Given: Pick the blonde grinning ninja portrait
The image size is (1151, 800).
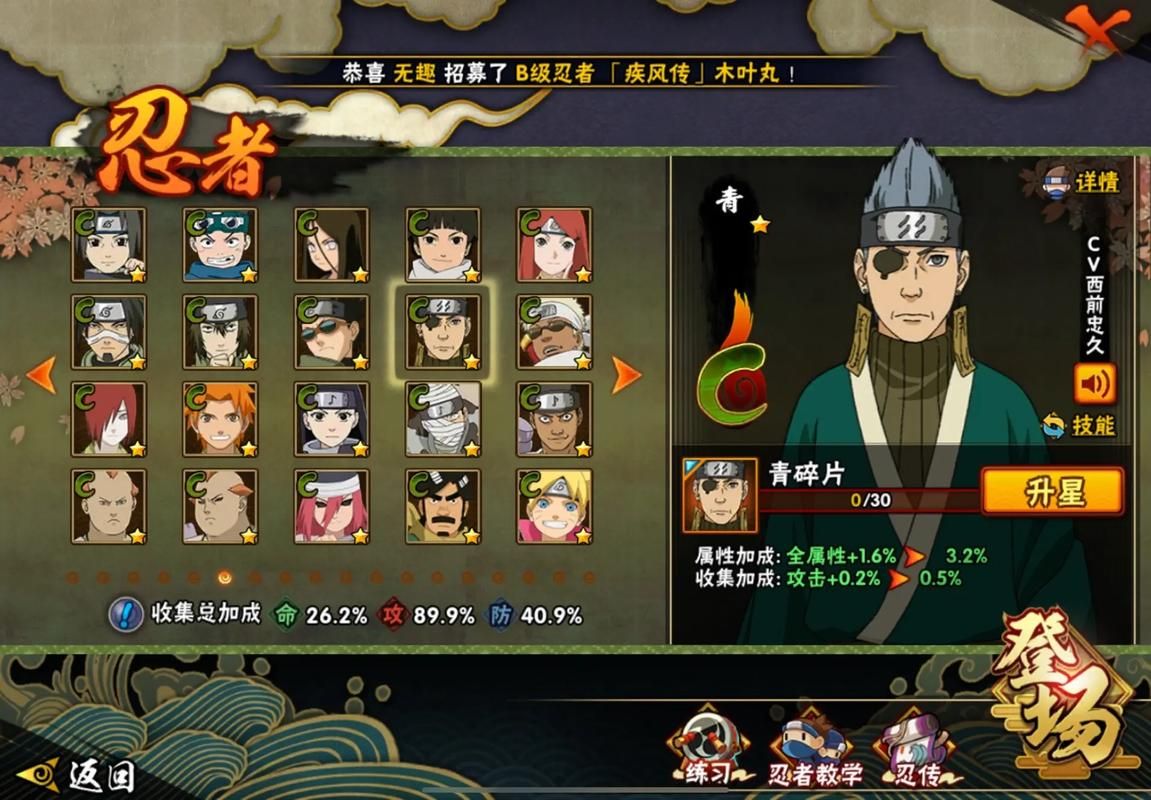Looking at the screenshot, I should pyautogui.click(x=554, y=506).
